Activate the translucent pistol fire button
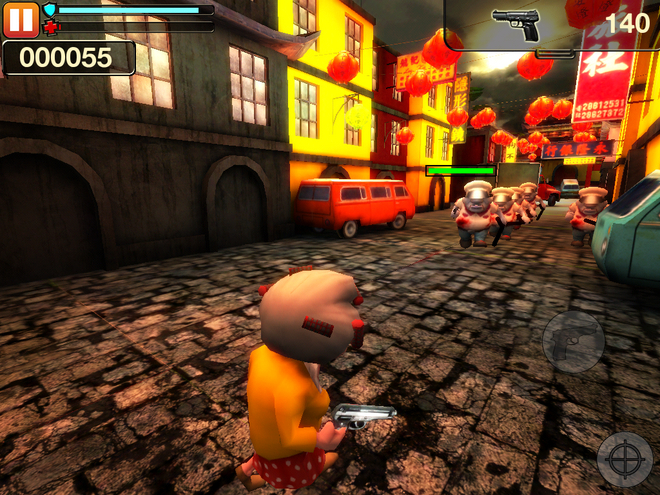The width and height of the screenshot is (660, 495). (573, 342)
